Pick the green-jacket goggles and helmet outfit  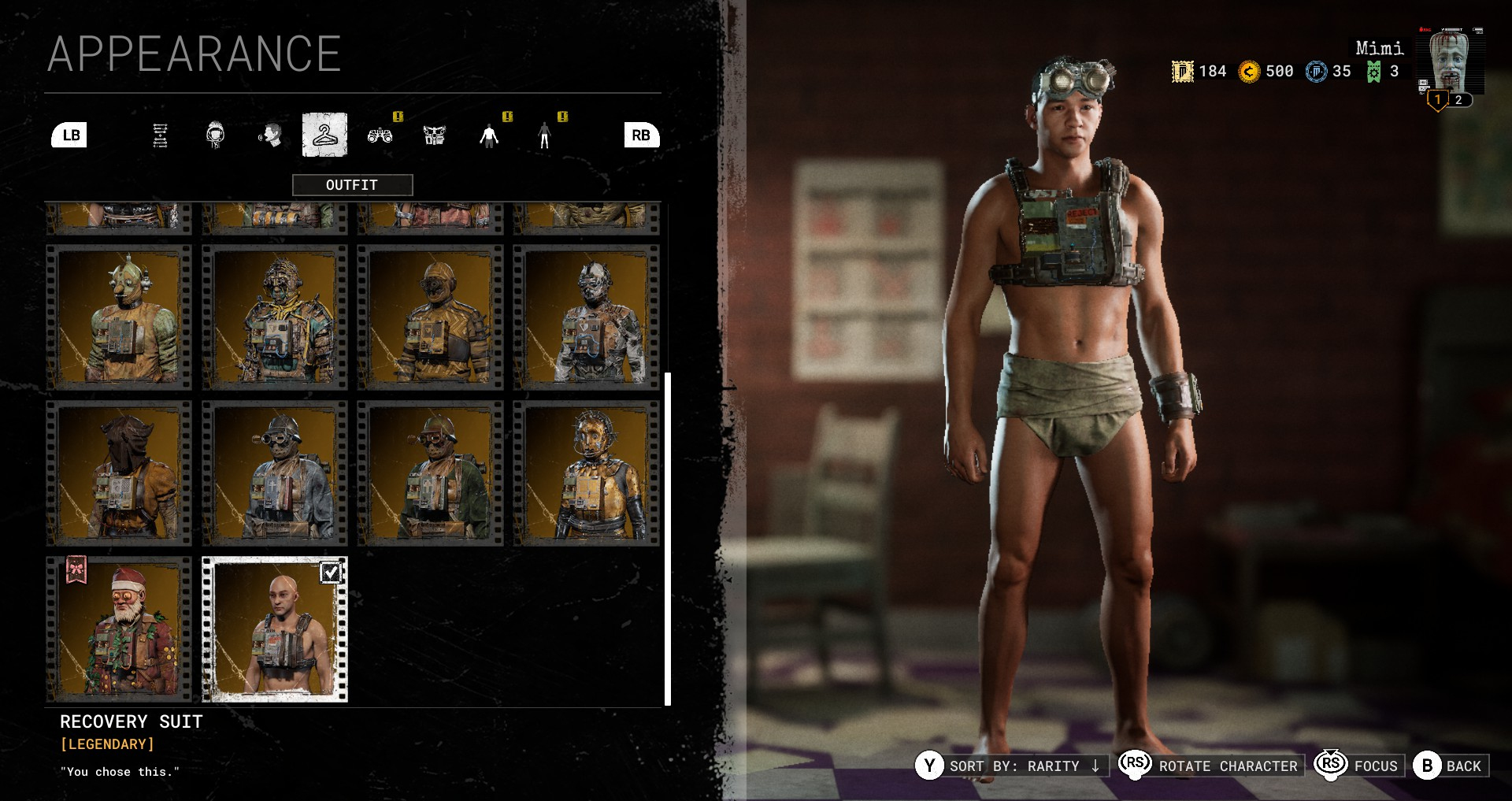tap(431, 473)
